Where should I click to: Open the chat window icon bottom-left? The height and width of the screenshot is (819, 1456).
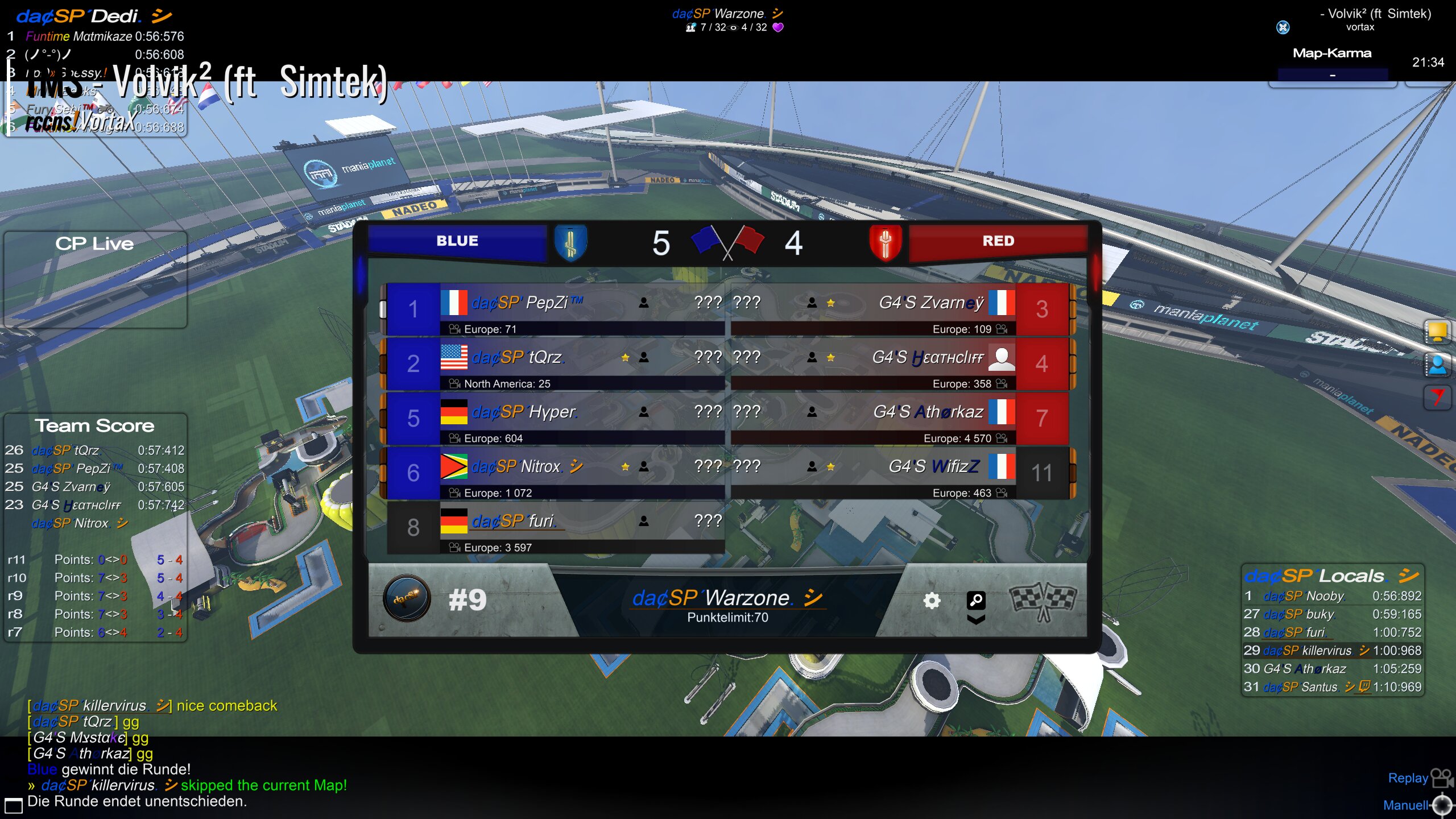click(x=13, y=805)
